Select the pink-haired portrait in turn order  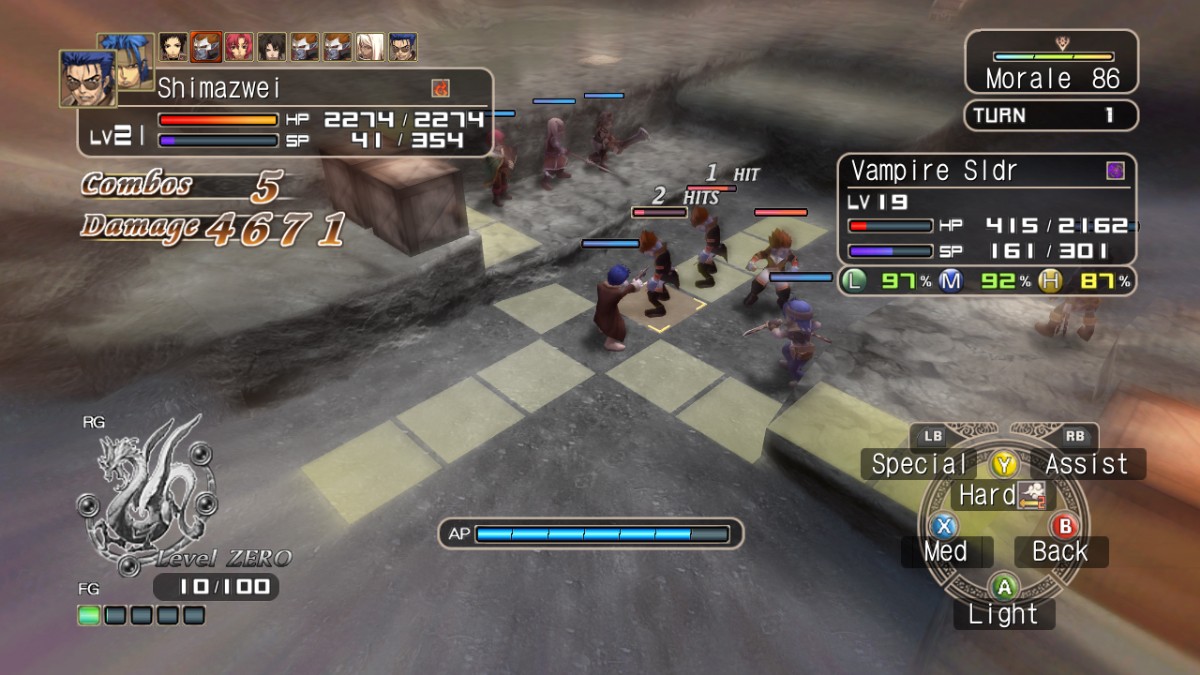(x=239, y=47)
